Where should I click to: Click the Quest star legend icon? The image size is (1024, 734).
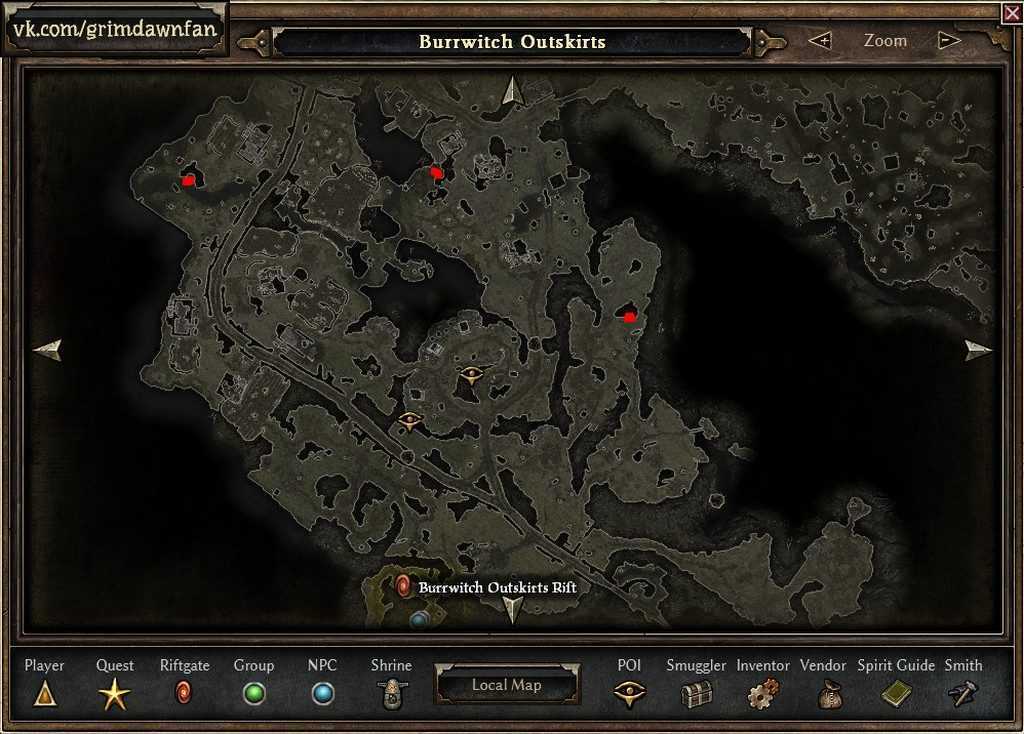click(x=114, y=693)
